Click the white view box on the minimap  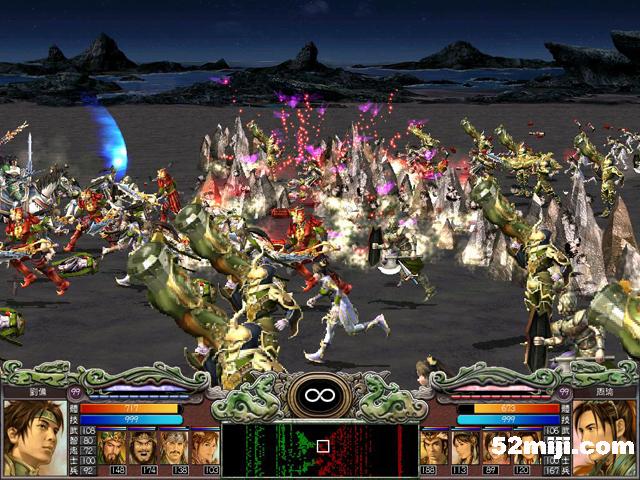tap(322, 446)
